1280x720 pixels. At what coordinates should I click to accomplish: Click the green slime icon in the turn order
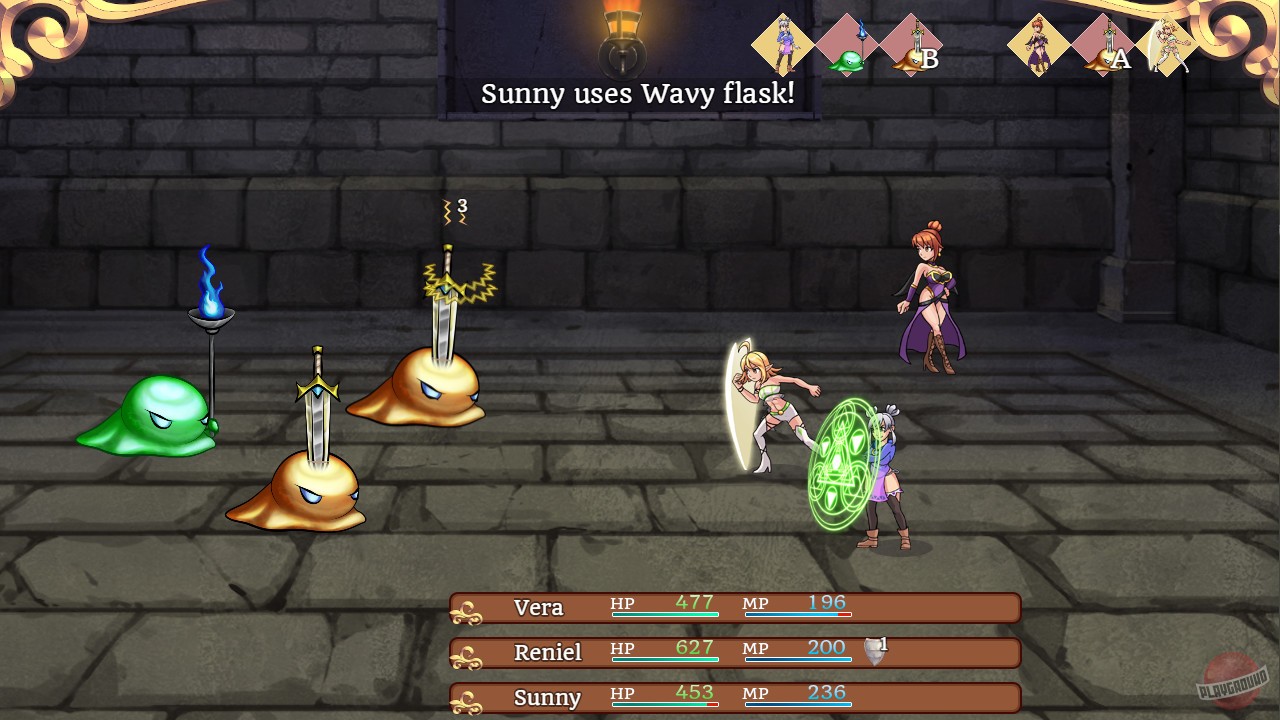pos(845,45)
